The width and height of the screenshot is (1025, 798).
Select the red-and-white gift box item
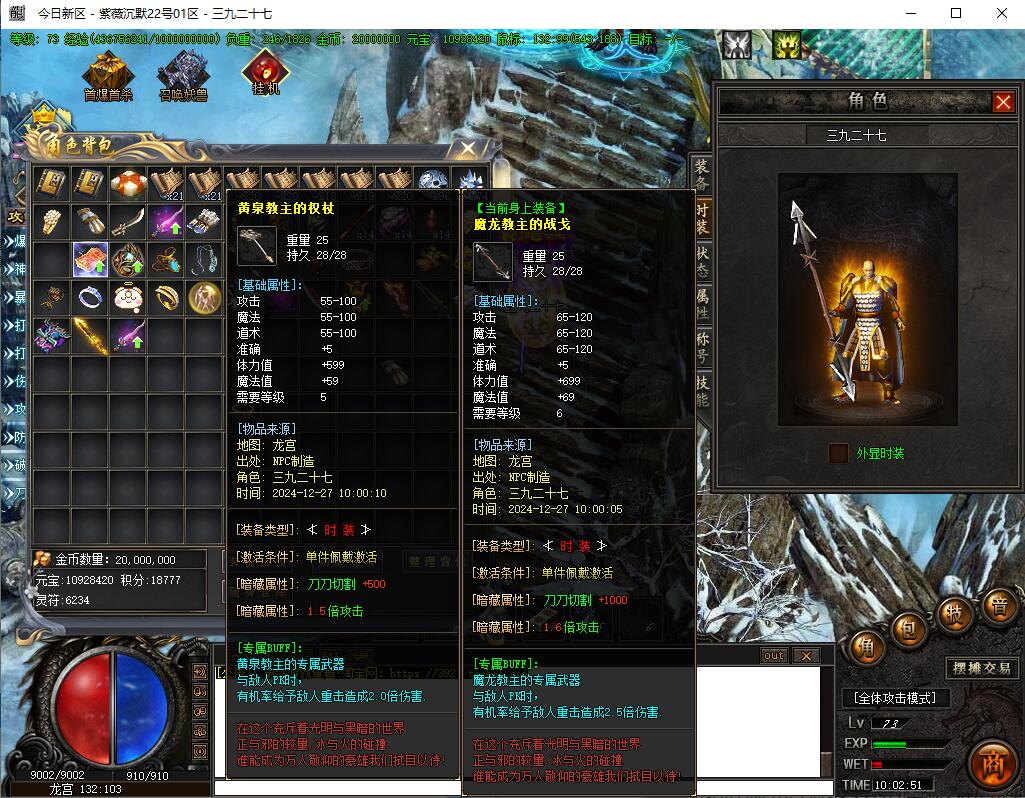point(128,184)
